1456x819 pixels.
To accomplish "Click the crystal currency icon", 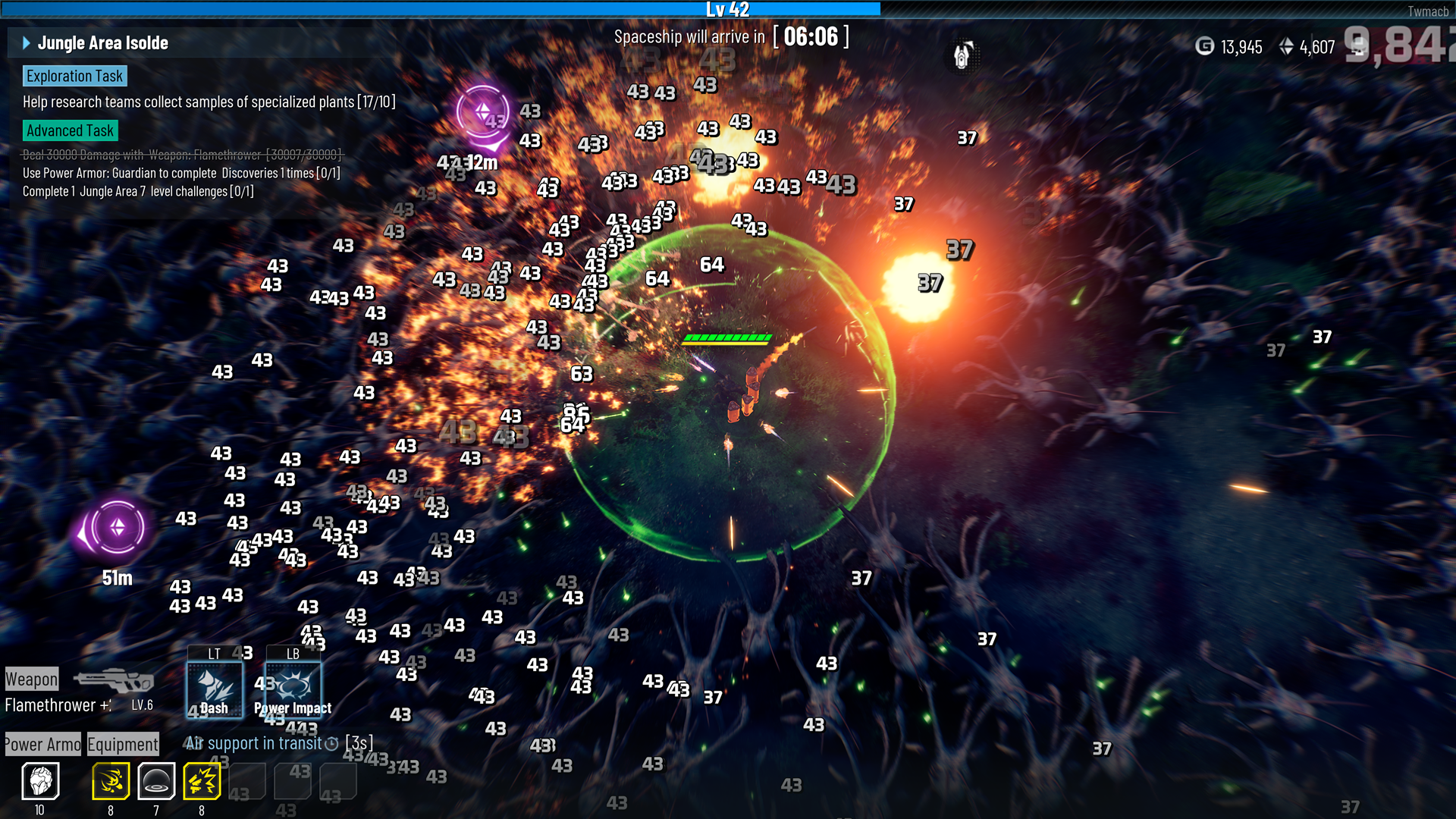I will point(1286,47).
